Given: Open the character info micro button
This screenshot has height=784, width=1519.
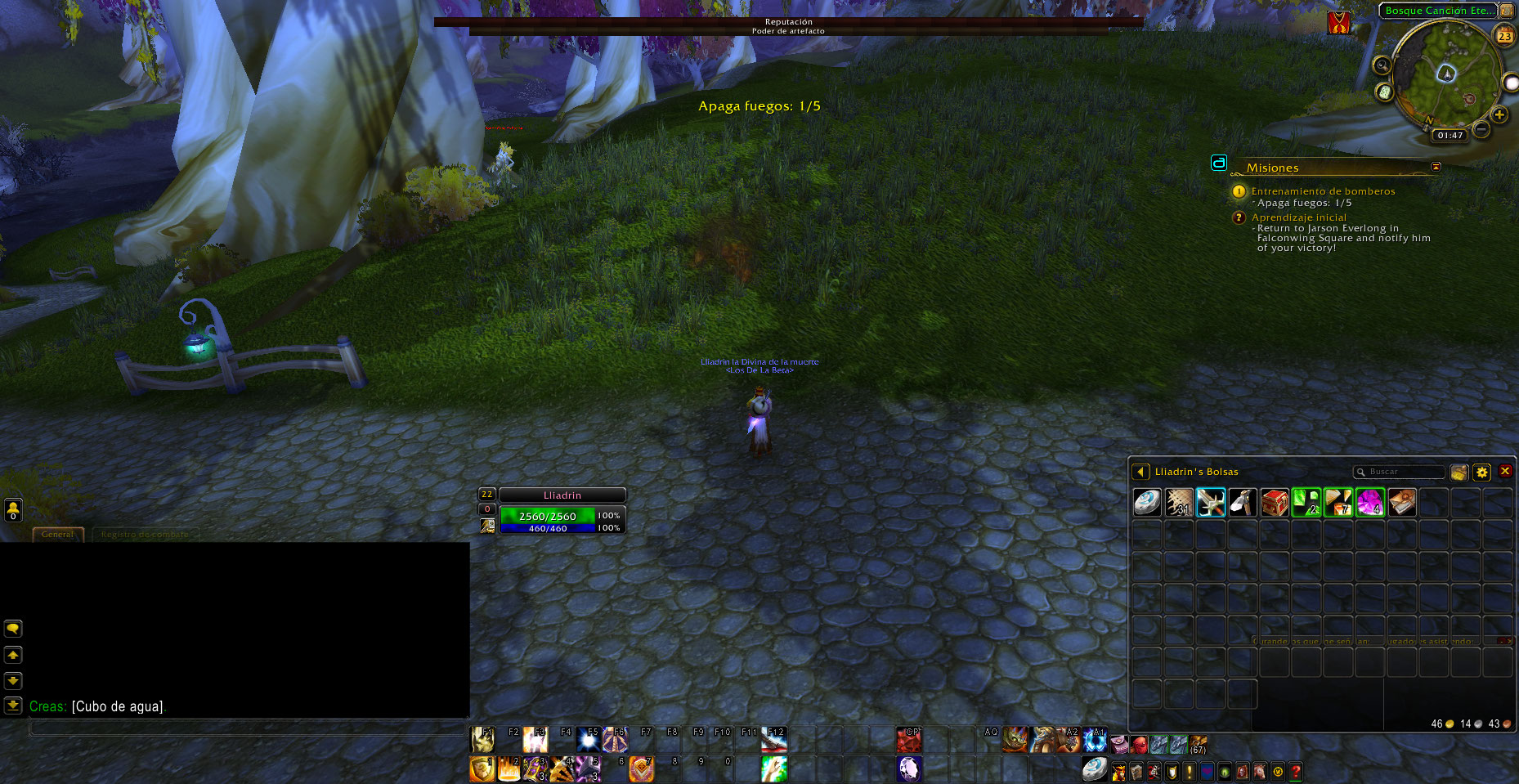Looking at the screenshot, I should click(x=1118, y=771).
